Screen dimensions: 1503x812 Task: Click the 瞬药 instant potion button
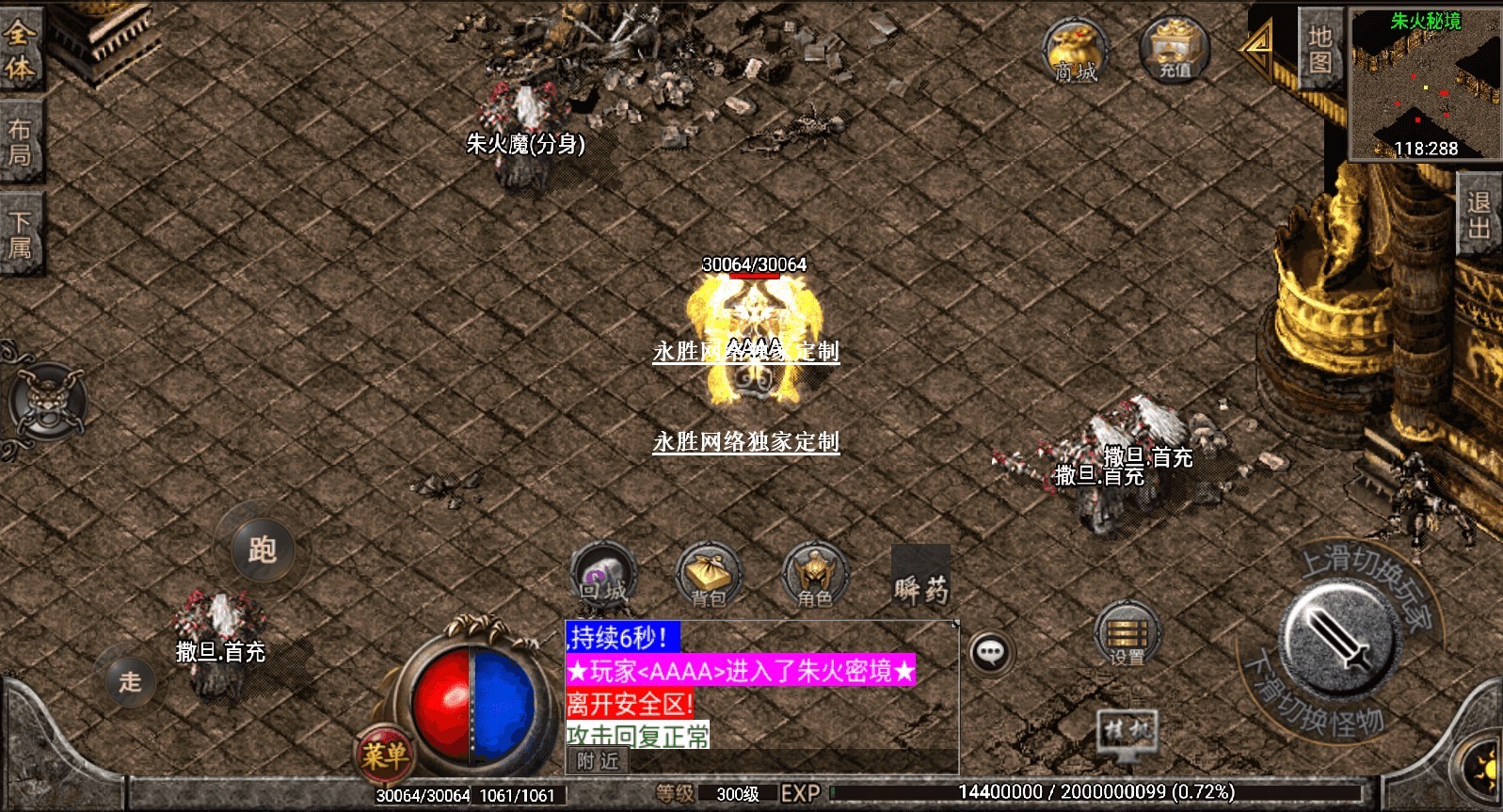920,578
